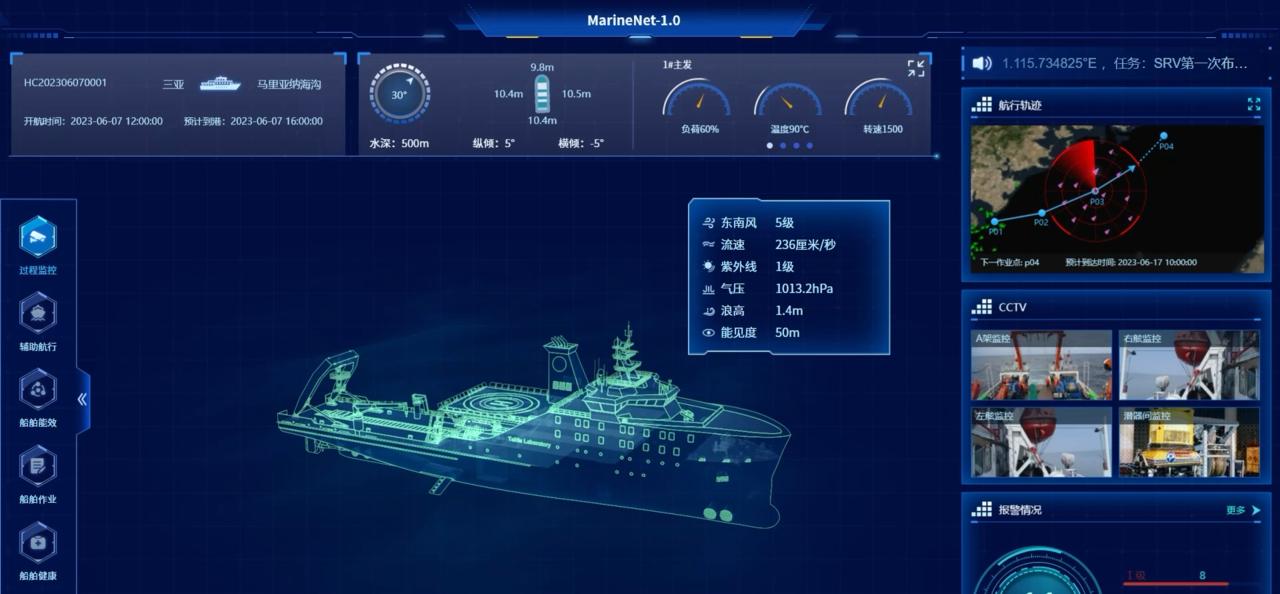Maximize the 航行轨迹 map panel
1280x594 pixels.
point(1254,104)
